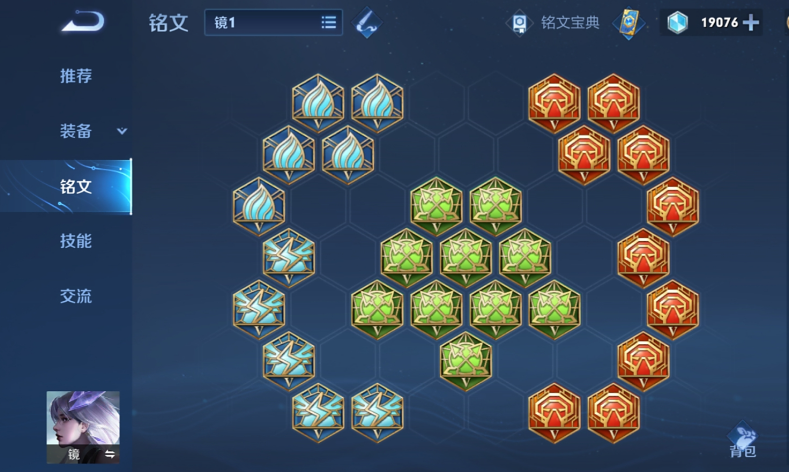This screenshot has height=472, width=789.
Task: Open the 背包 bag
Action: (743, 443)
